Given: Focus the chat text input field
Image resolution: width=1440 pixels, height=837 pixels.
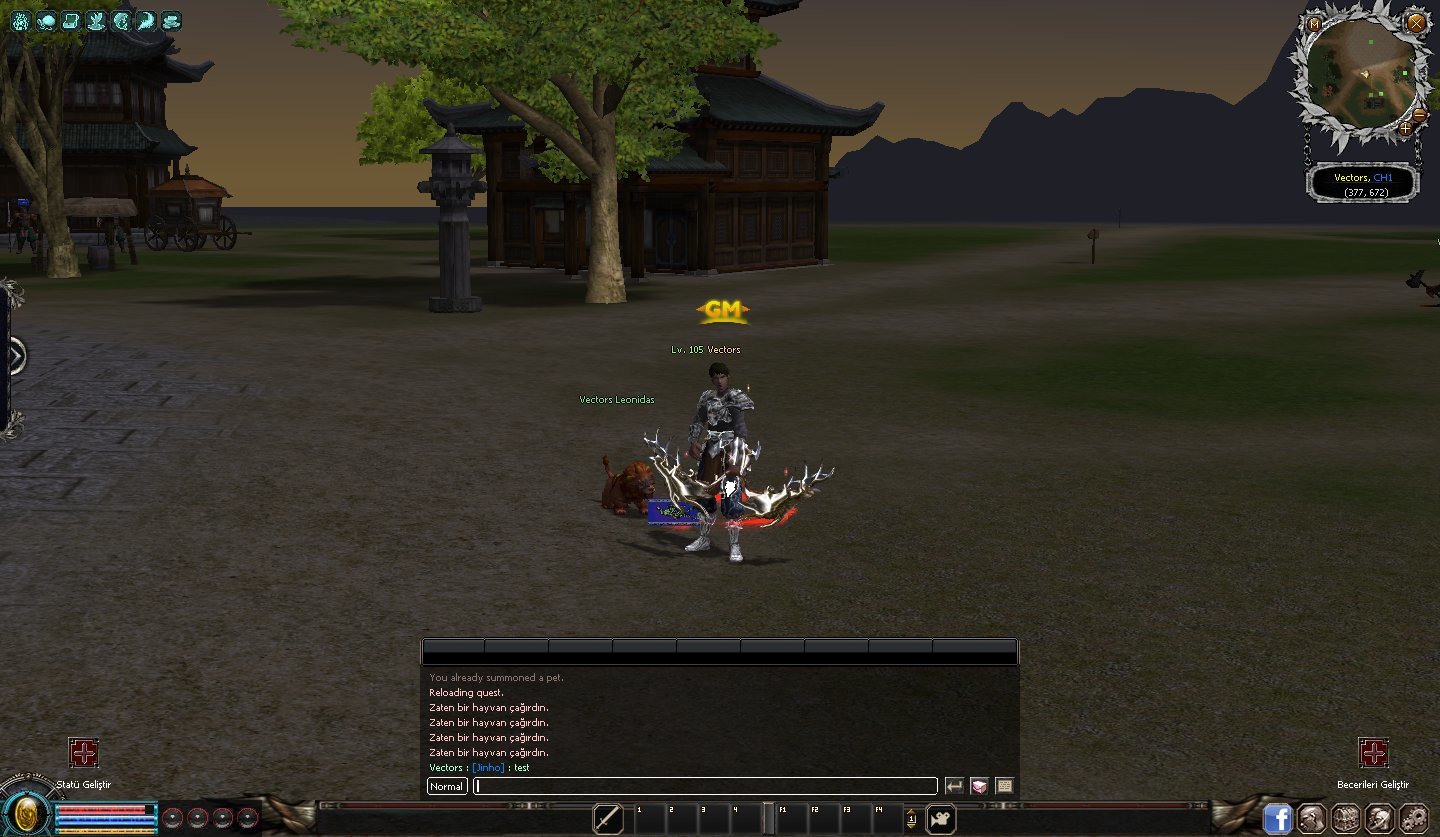Looking at the screenshot, I should [x=705, y=786].
